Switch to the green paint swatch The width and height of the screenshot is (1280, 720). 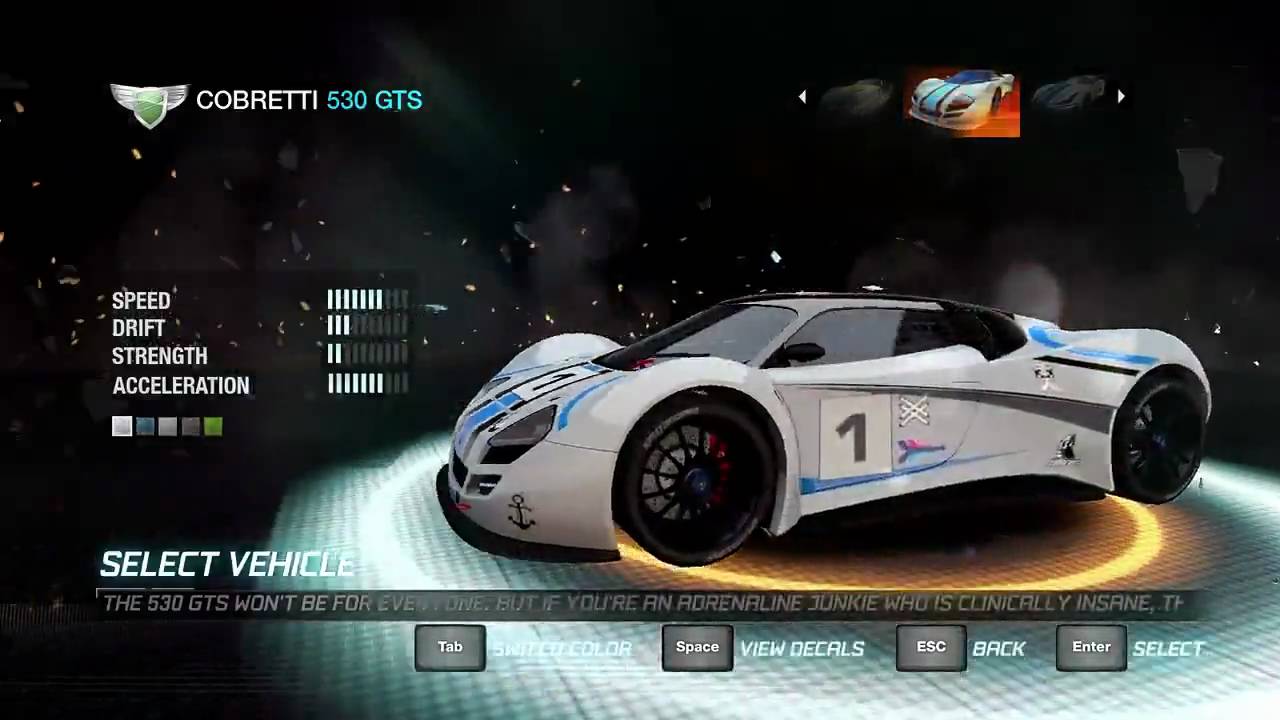(x=213, y=427)
